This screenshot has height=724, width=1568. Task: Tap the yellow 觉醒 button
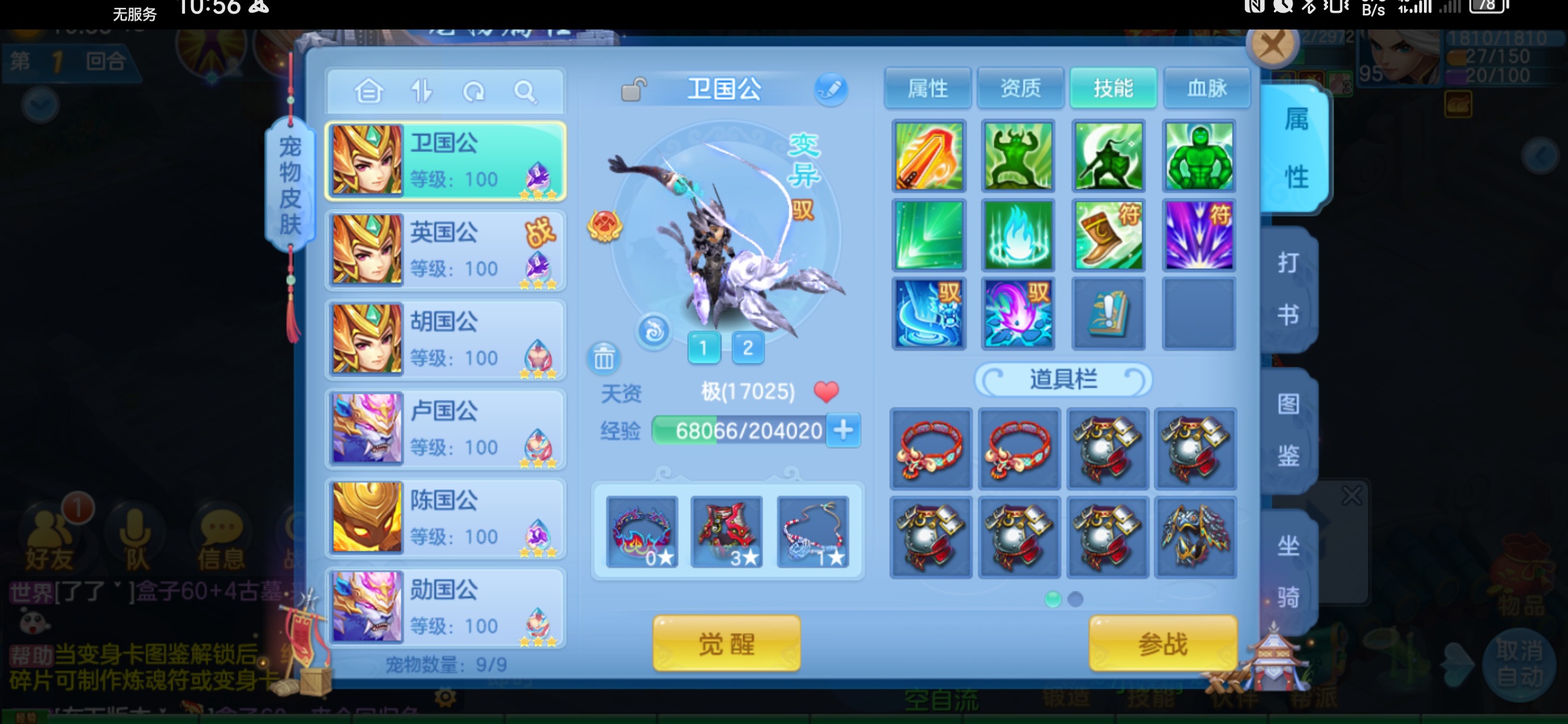click(726, 644)
